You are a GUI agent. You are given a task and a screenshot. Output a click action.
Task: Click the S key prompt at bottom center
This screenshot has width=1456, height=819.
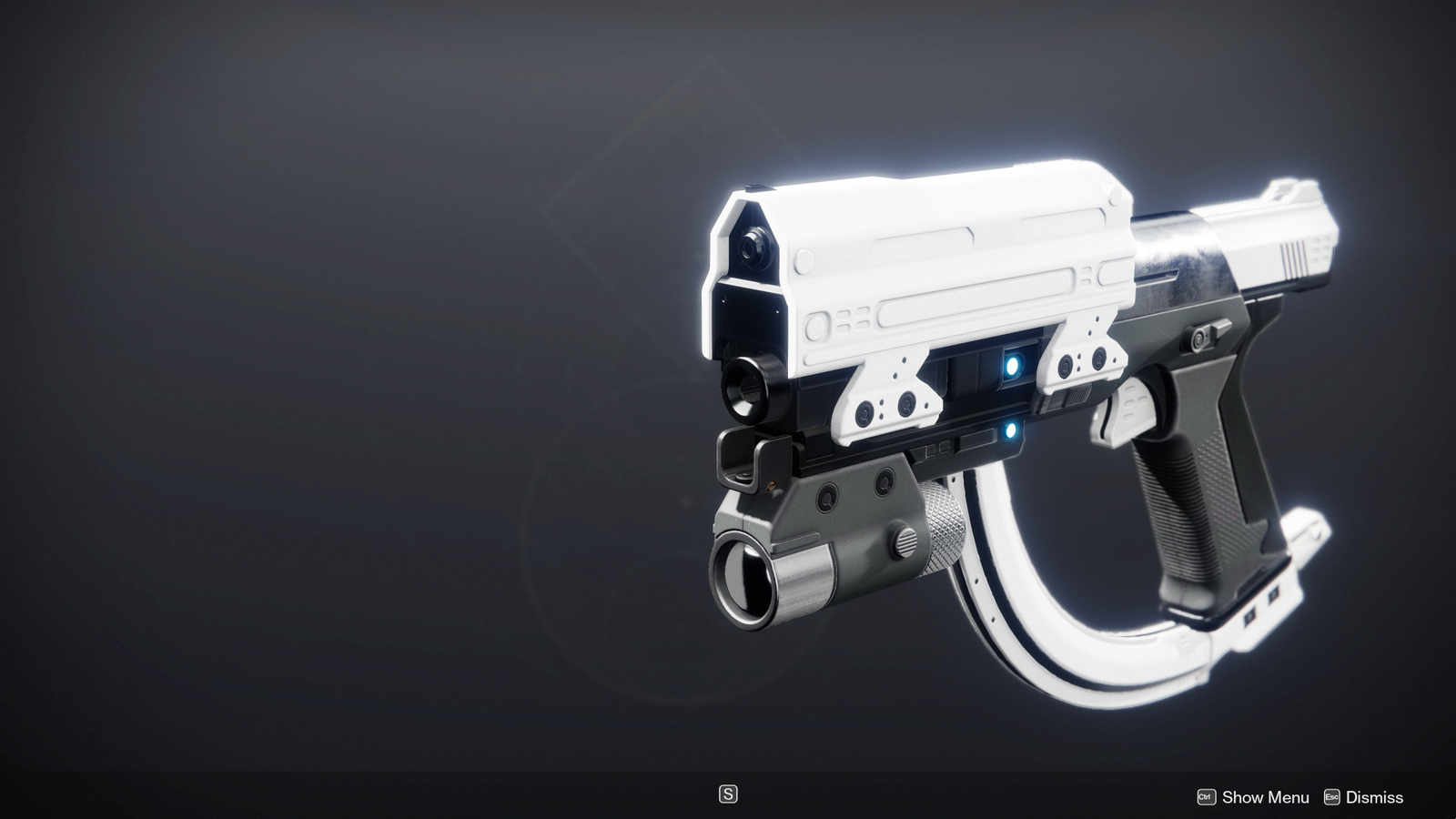point(728,795)
